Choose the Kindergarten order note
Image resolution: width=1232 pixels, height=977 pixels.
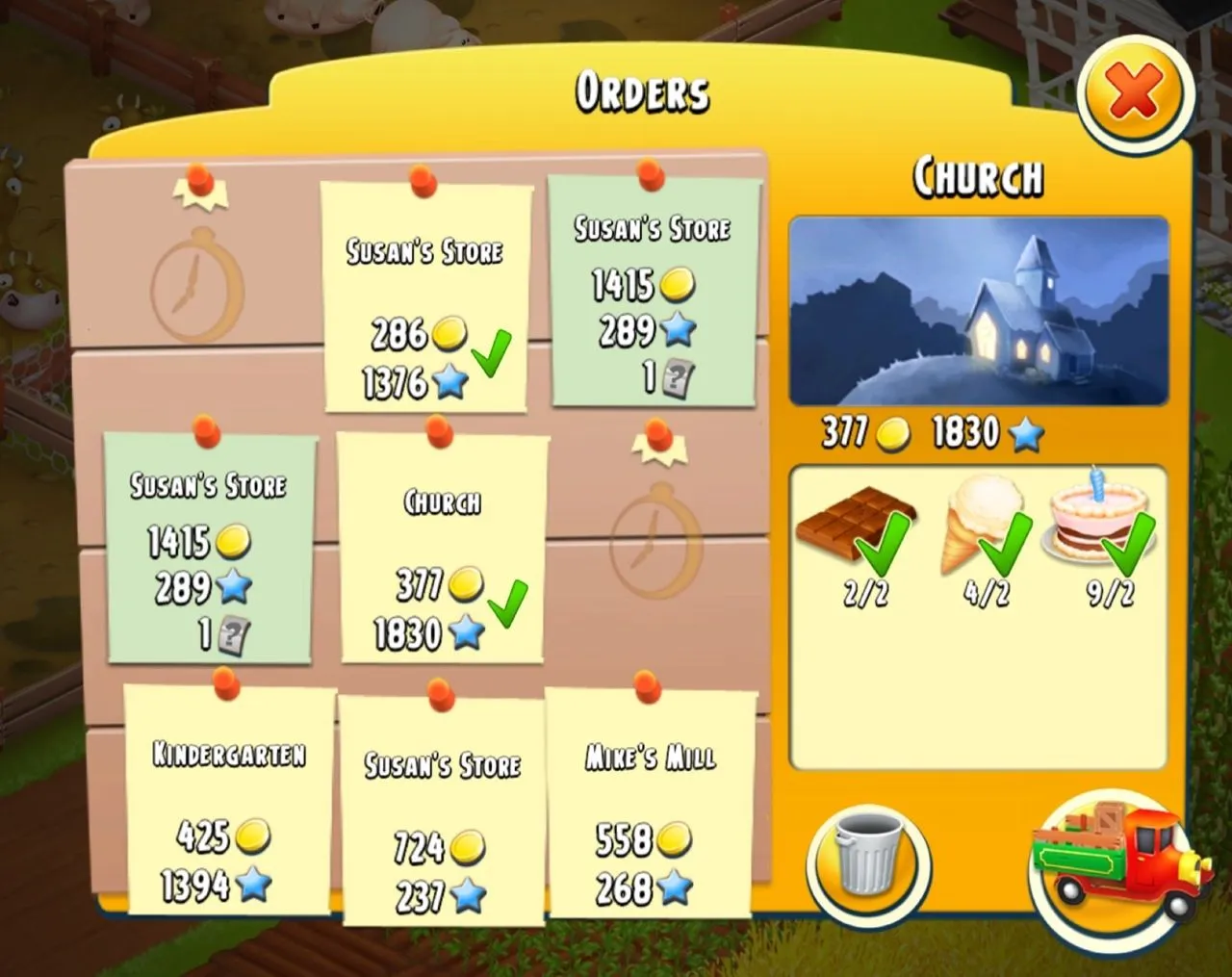point(229,799)
